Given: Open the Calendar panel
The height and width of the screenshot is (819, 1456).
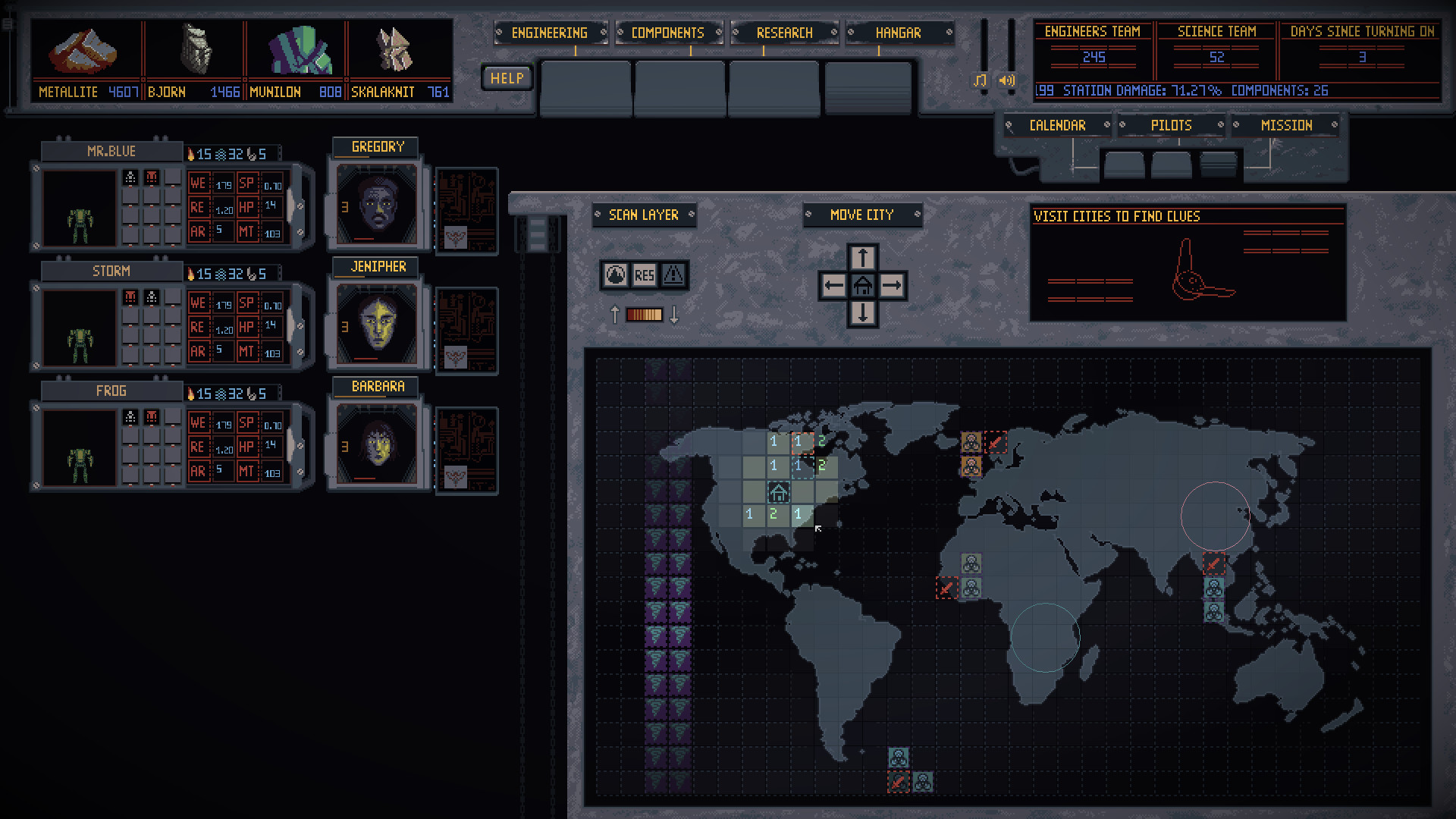Looking at the screenshot, I should pyautogui.click(x=1058, y=124).
